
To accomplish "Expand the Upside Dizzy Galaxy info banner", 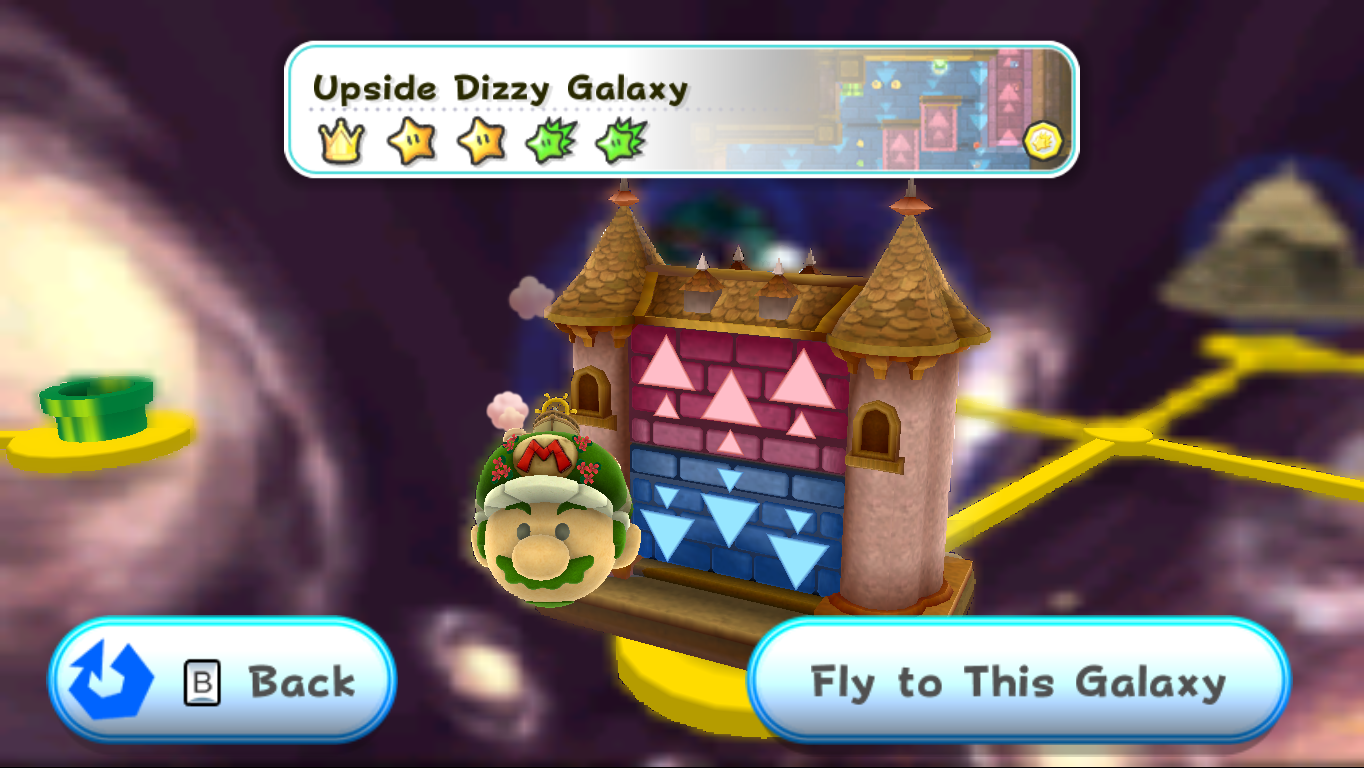I will pyautogui.click(x=680, y=110).
